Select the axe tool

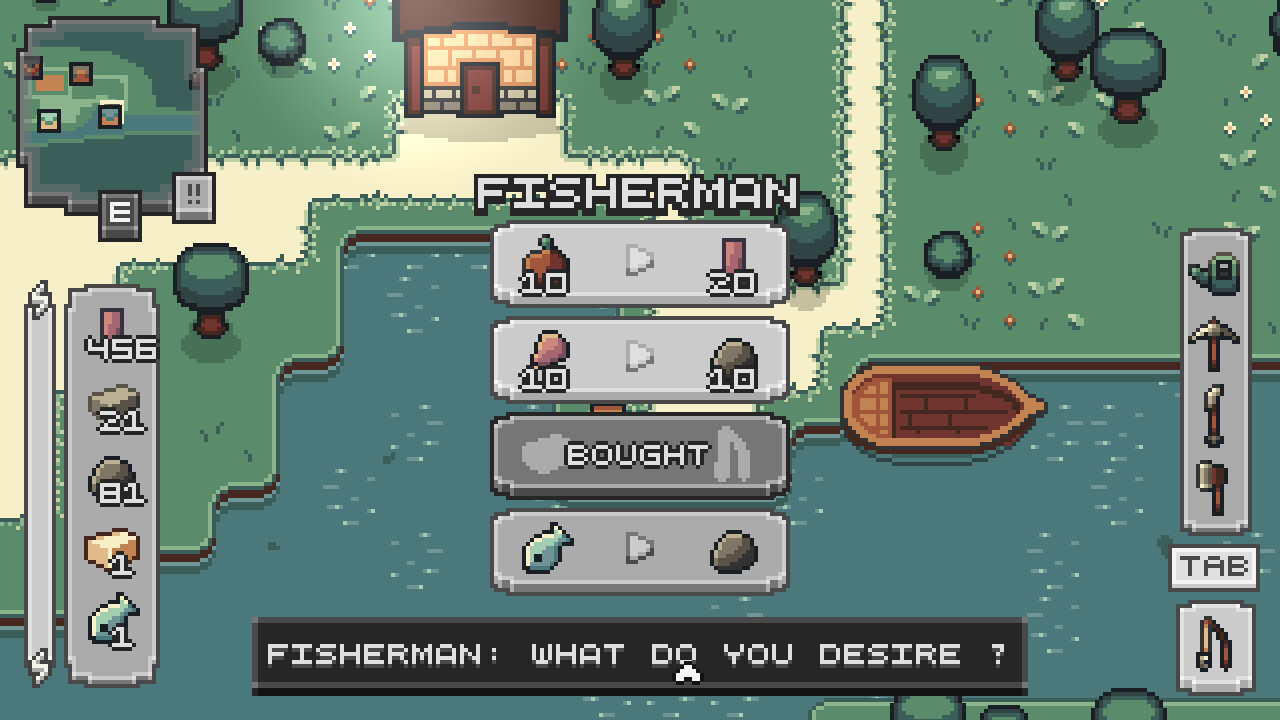(1210, 480)
